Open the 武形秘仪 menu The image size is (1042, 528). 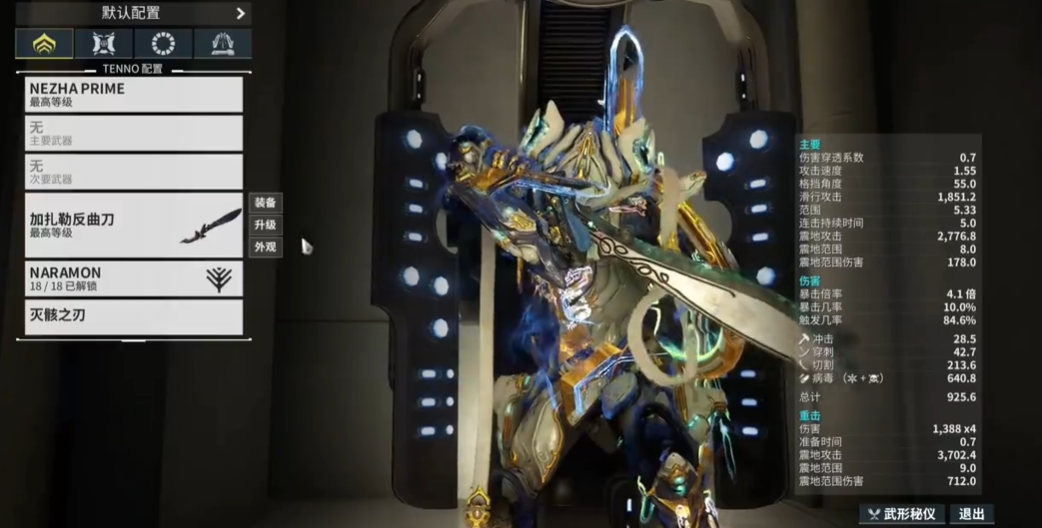click(901, 514)
